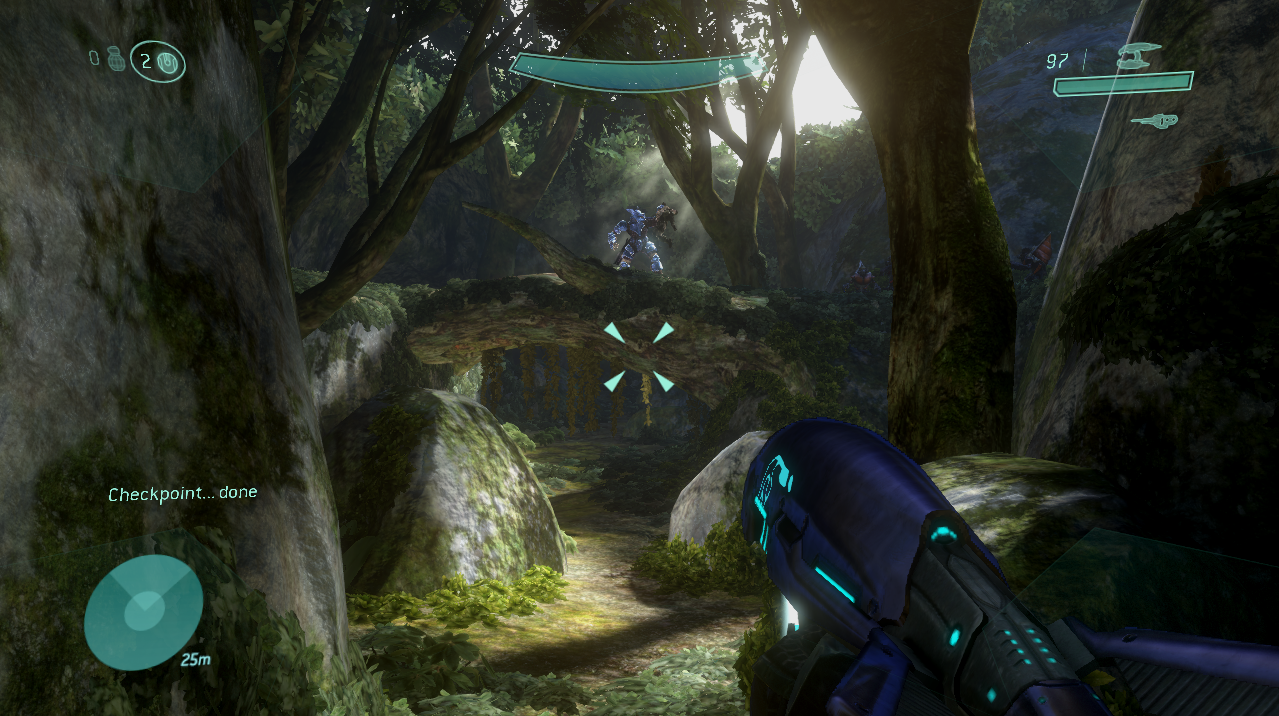The height and width of the screenshot is (716, 1279).
Task: Click the circular motion tracker radar
Action: click(x=143, y=612)
